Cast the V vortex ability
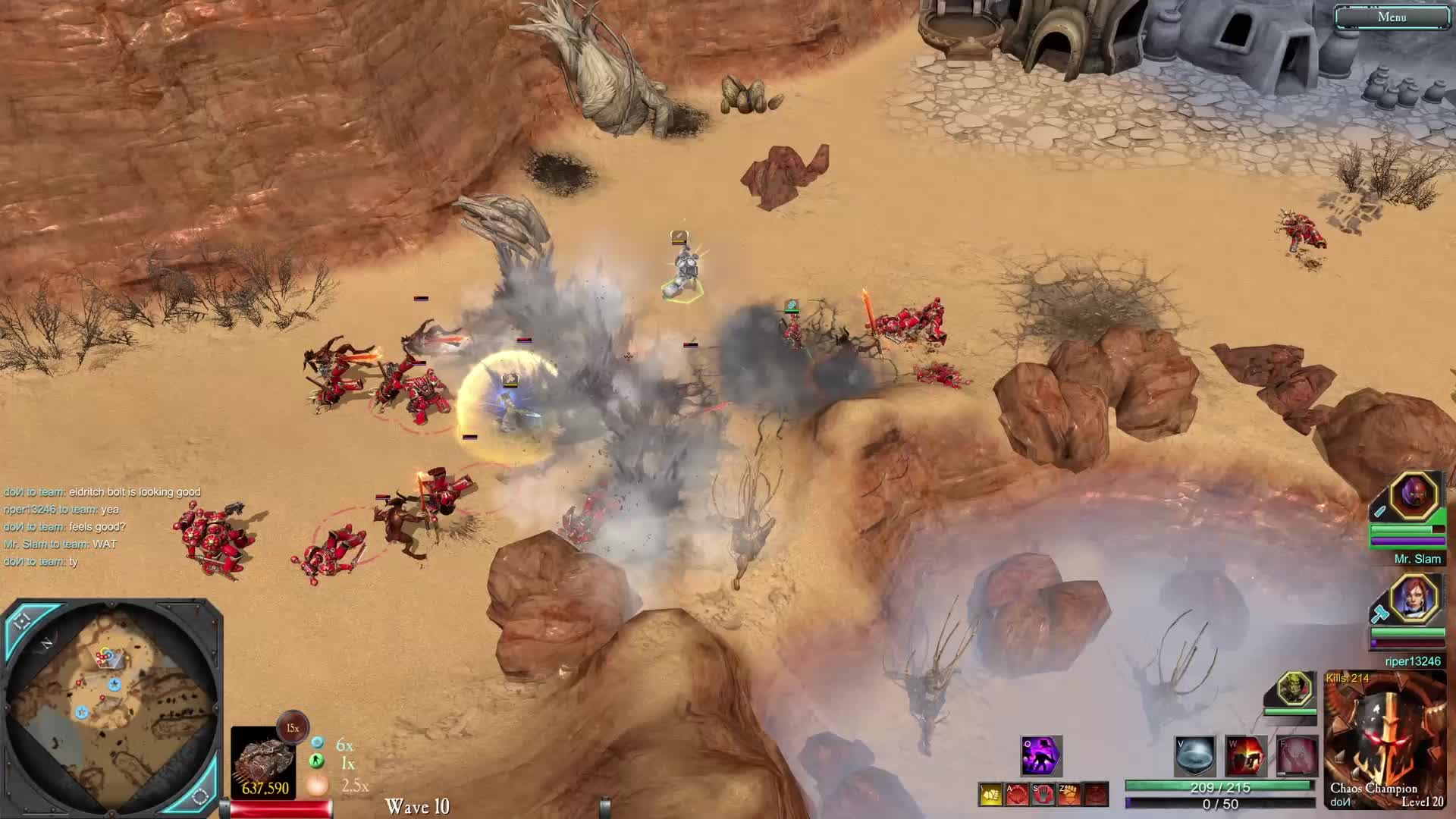The height and width of the screenshot is (819, 1456). [1196, 755]
